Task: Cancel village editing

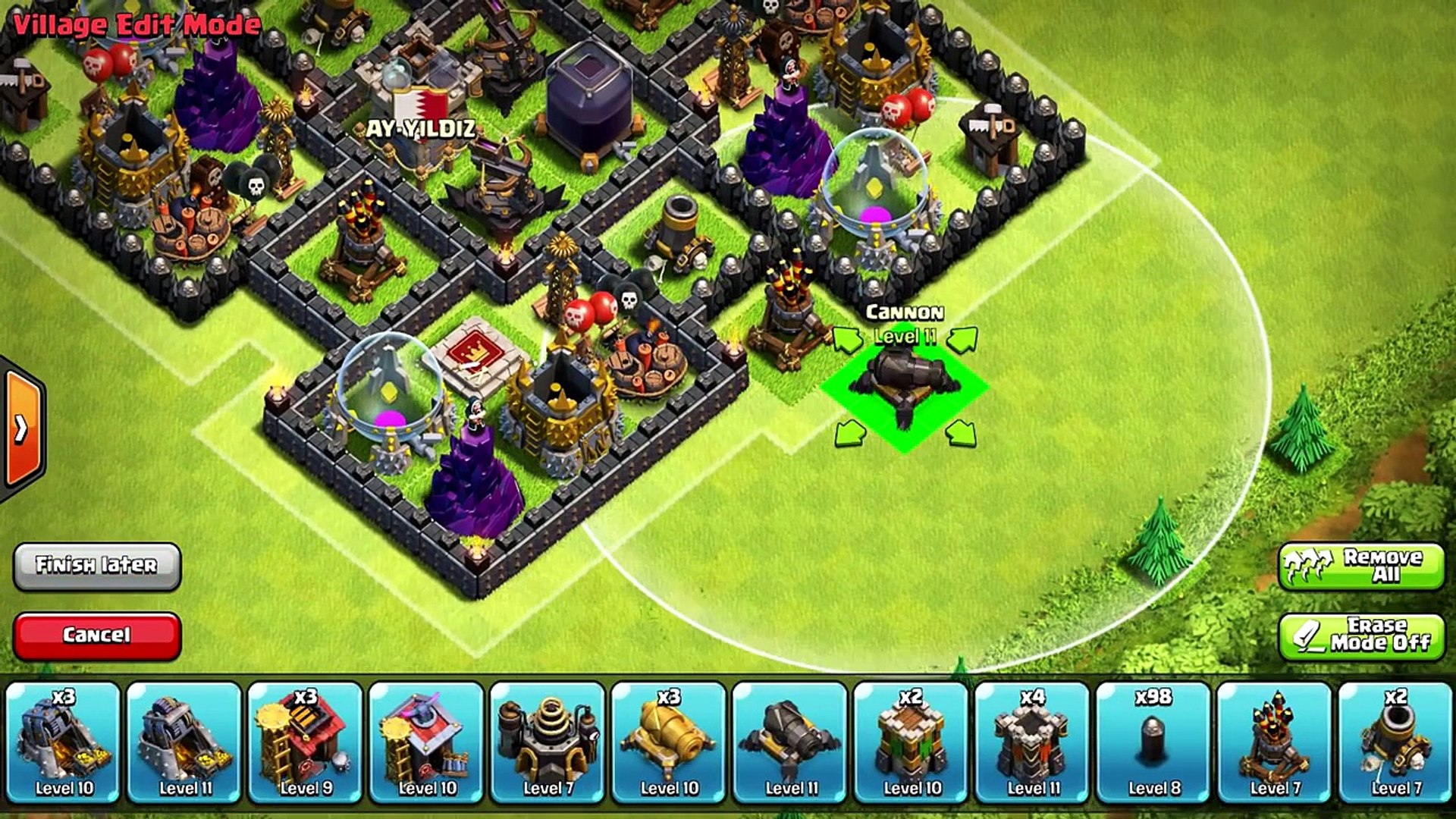Action: (x=97, y=635)
